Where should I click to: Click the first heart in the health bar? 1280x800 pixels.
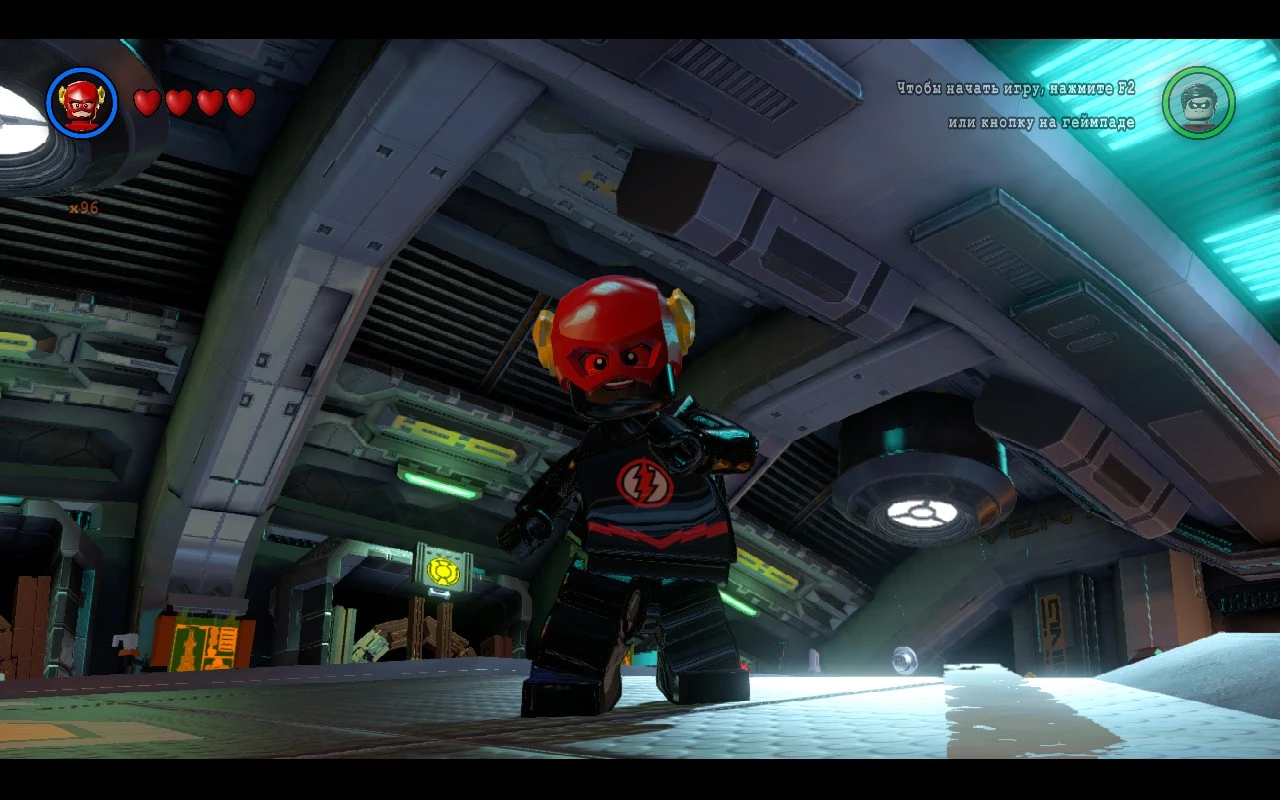click(146, 101)
